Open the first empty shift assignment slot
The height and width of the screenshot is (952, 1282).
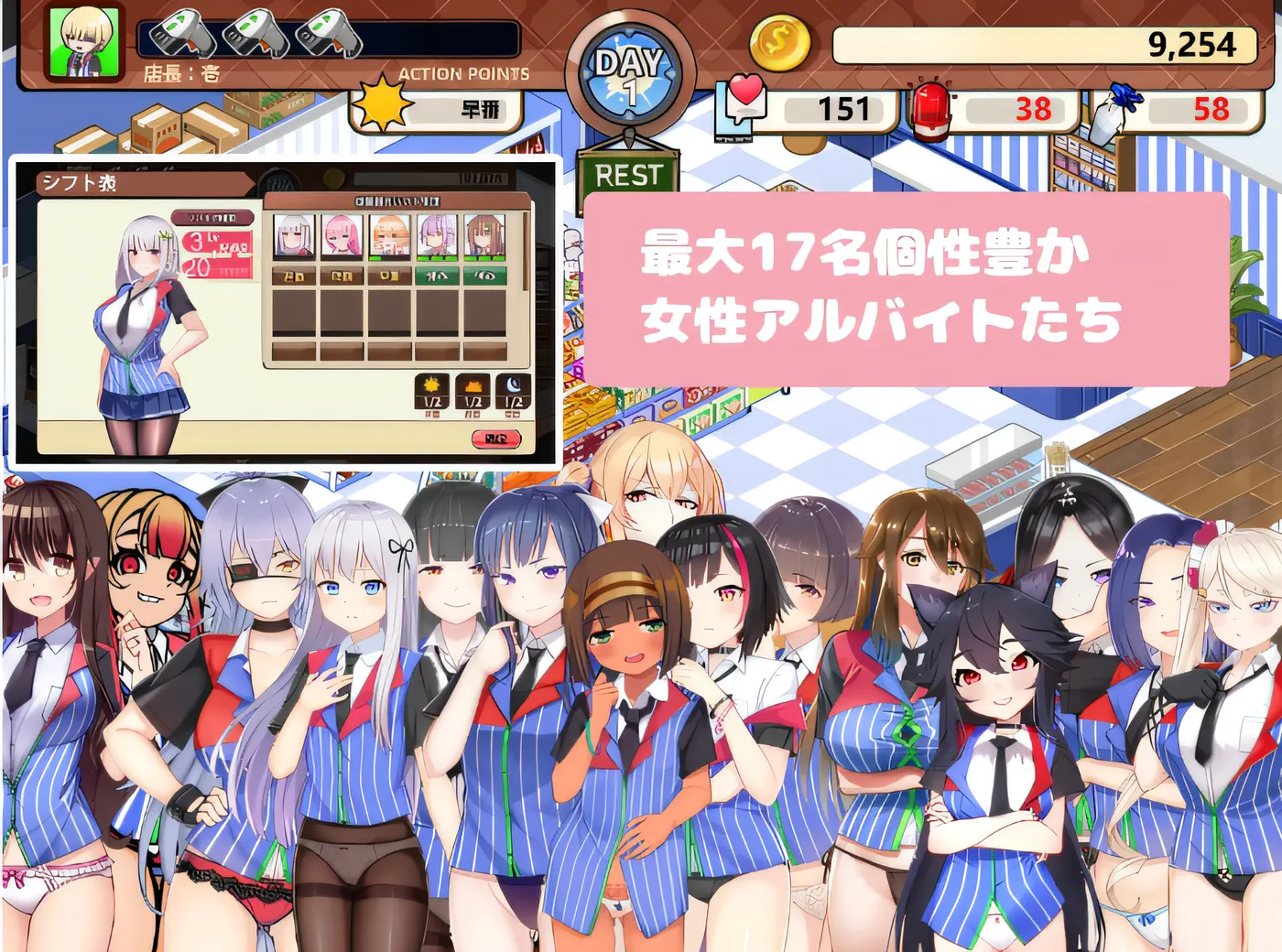coord(295,311)
